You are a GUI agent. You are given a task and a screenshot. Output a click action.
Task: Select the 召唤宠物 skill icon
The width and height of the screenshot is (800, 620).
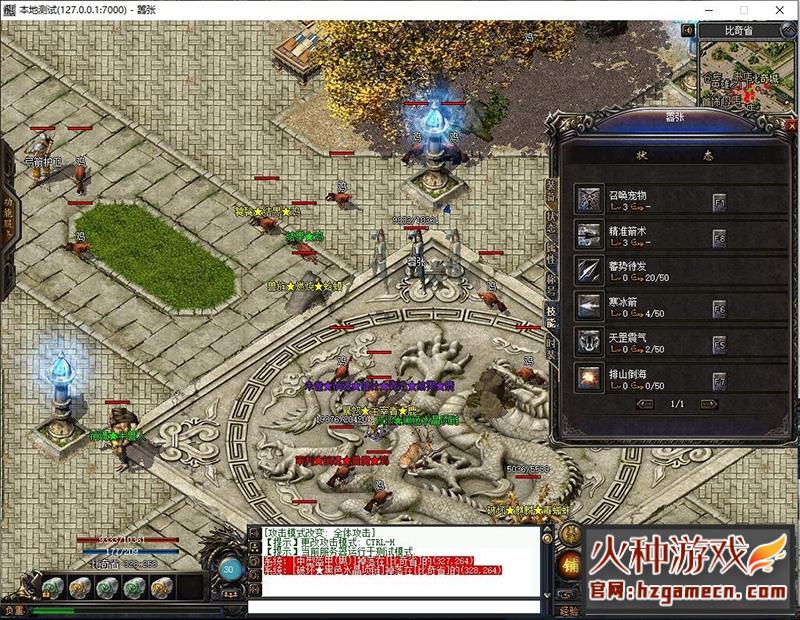click(x=589, y=198)
